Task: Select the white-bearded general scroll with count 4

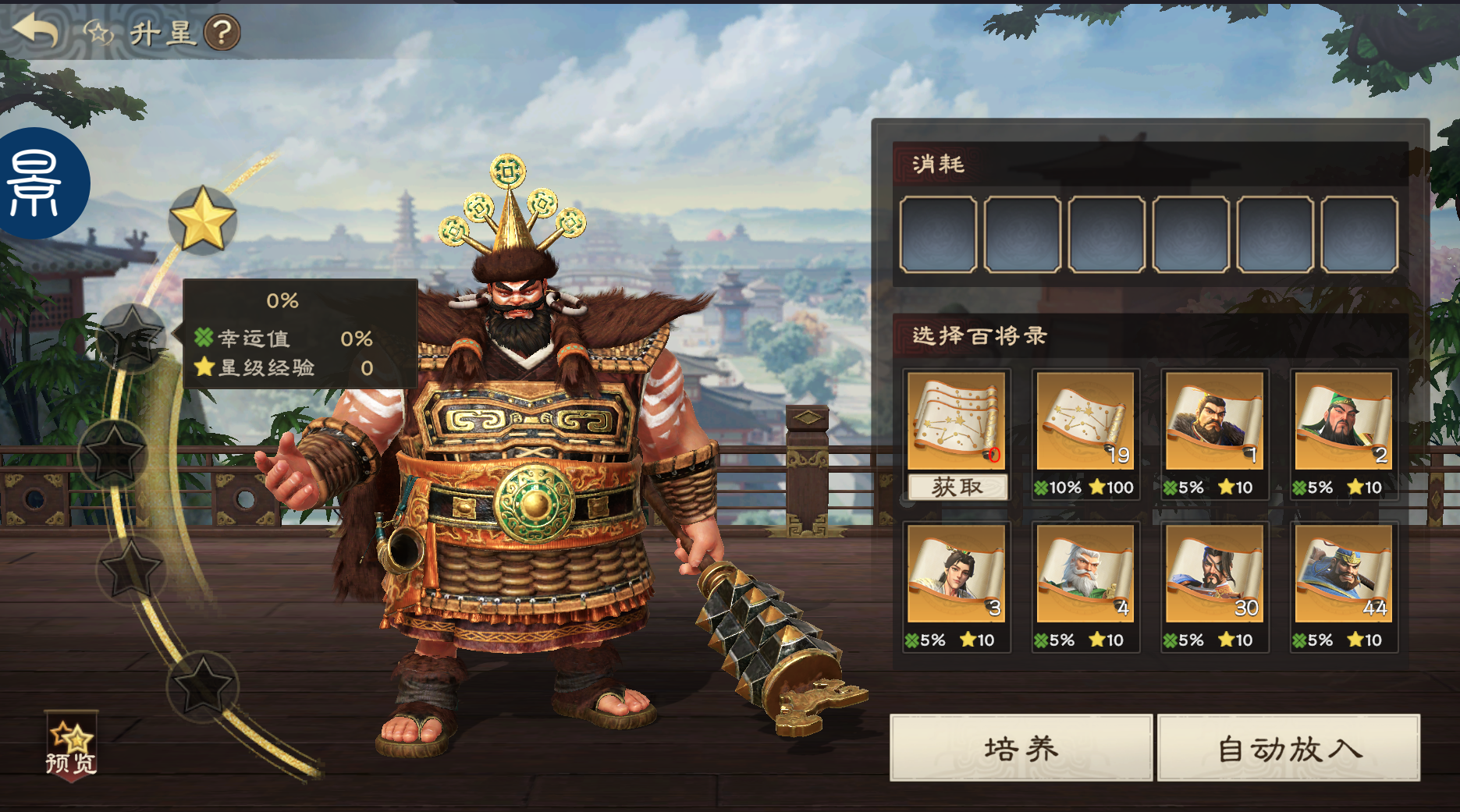Action: 1086,575
